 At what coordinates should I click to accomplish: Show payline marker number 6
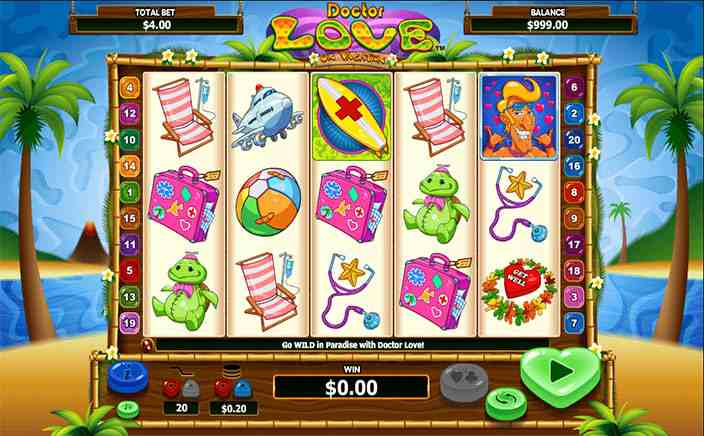pos(574,87)
